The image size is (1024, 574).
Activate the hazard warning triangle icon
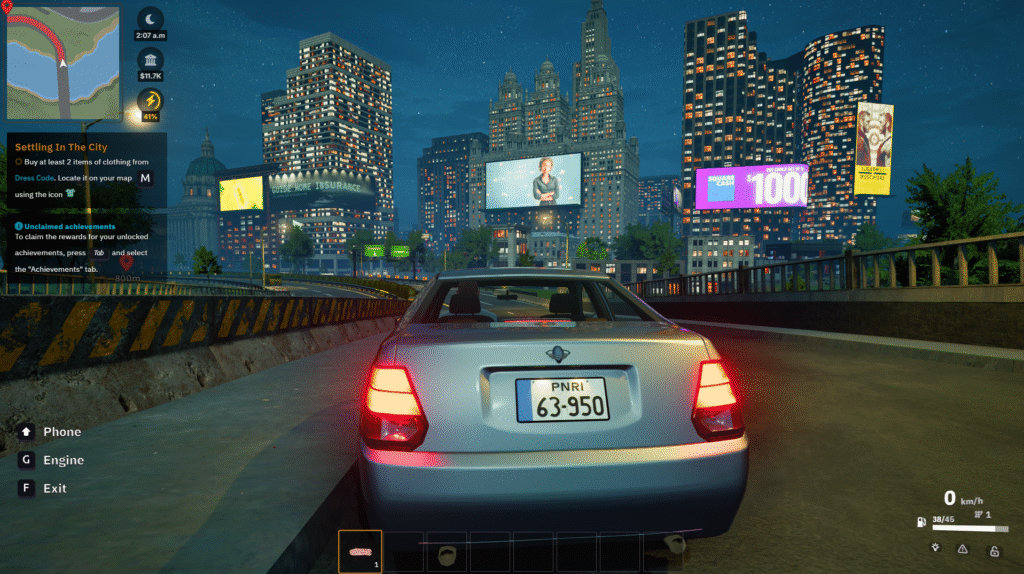tap(963, 548)
